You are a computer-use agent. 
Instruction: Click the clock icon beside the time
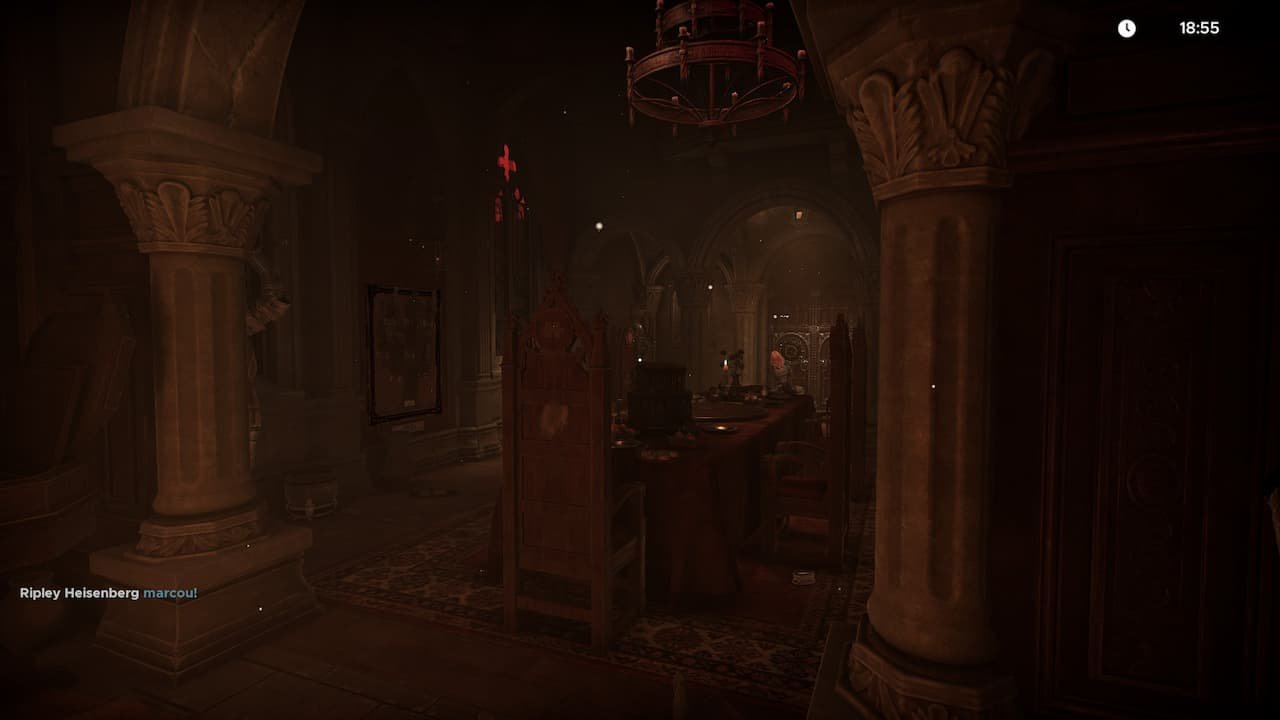point(1128,28)
